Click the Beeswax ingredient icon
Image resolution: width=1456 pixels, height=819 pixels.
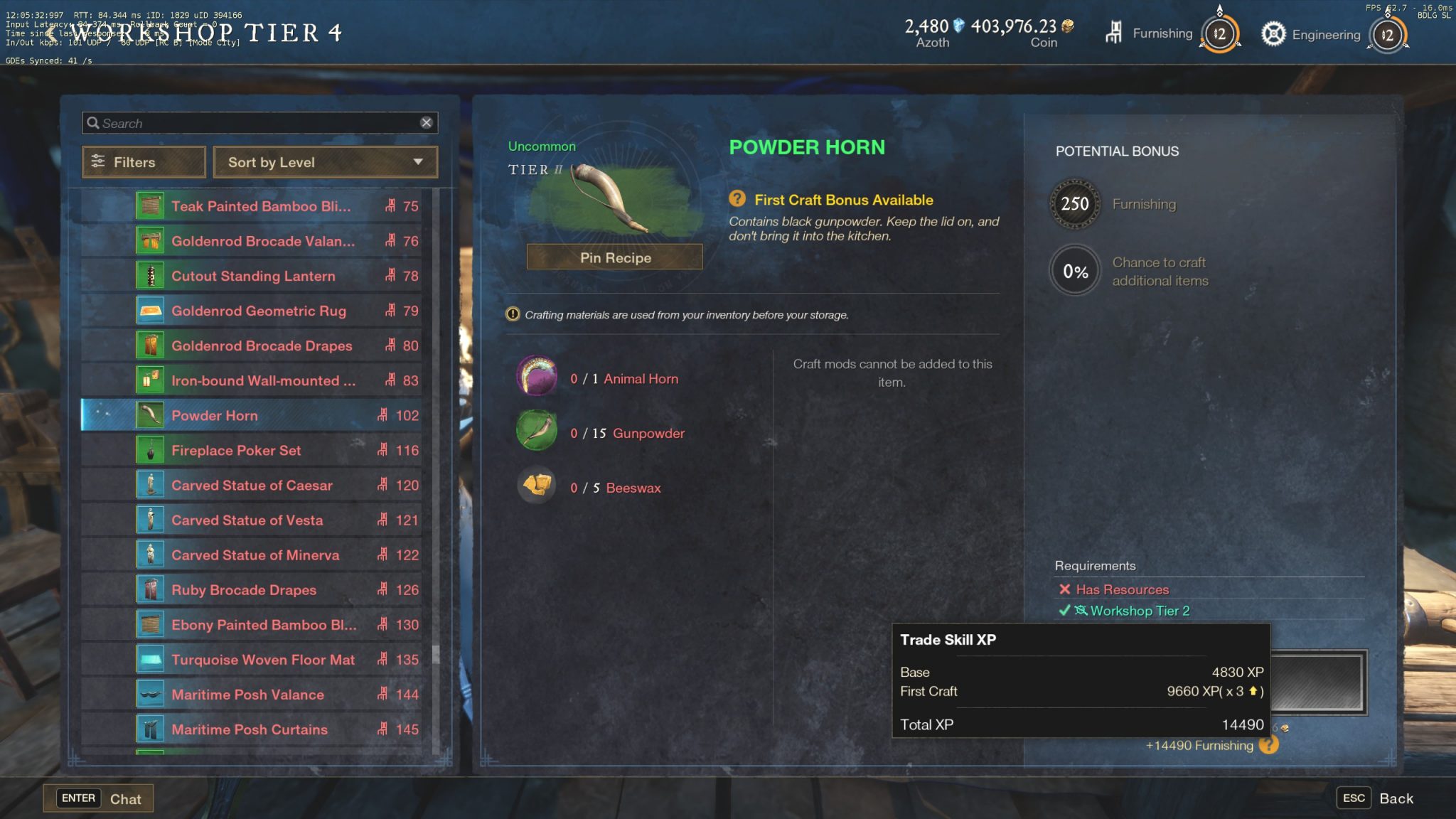(x=537, y=486)
